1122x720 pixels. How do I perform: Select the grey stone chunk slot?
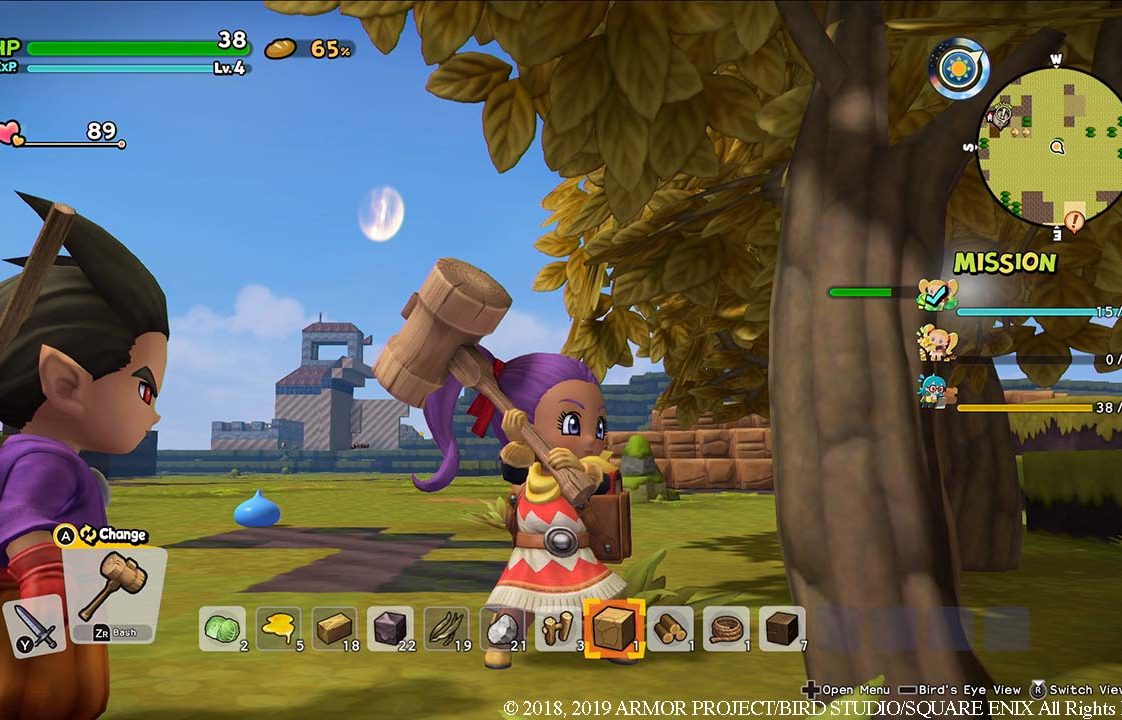502,629
